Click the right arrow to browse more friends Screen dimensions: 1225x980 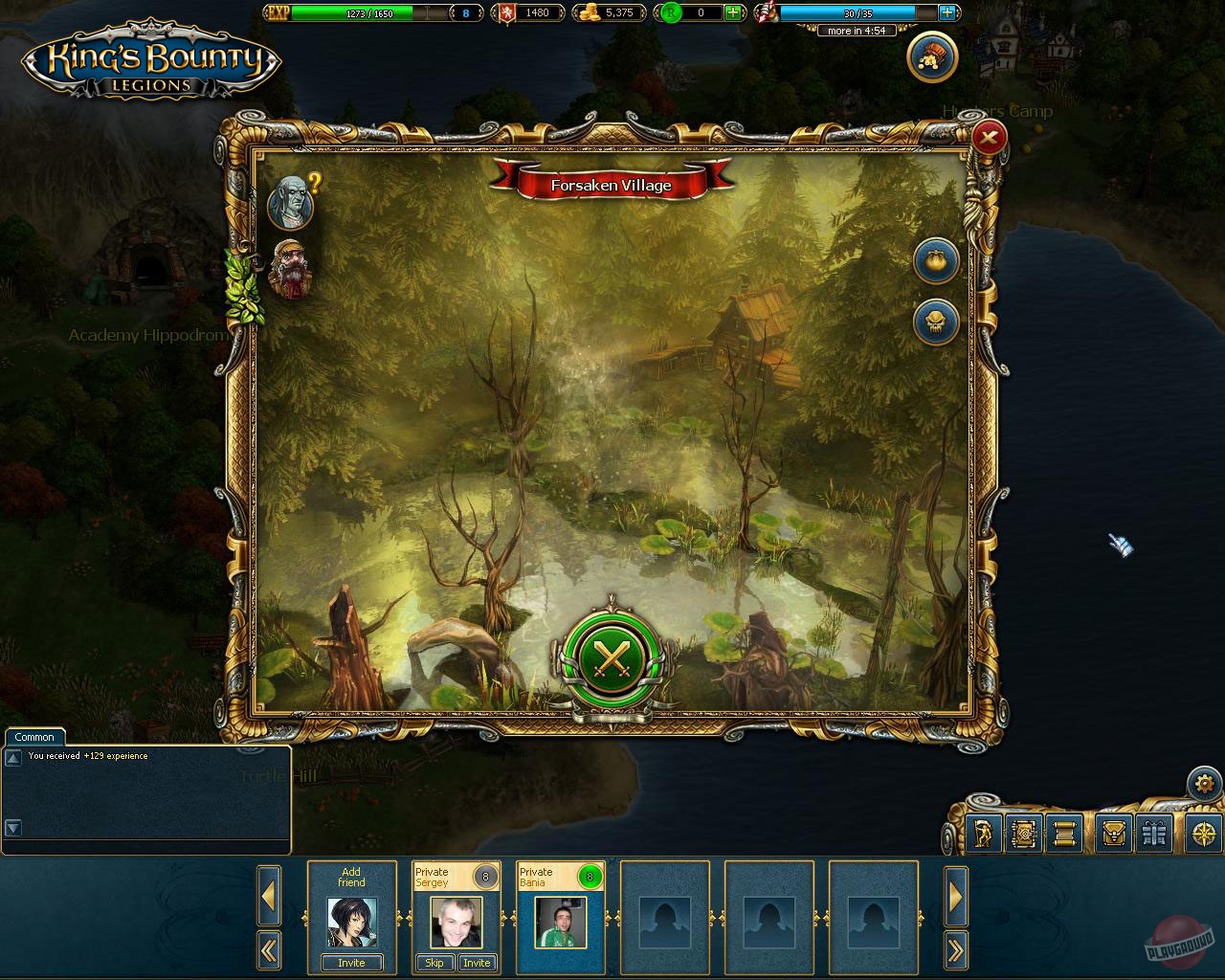pyautogui.click(x=956, y=898)
